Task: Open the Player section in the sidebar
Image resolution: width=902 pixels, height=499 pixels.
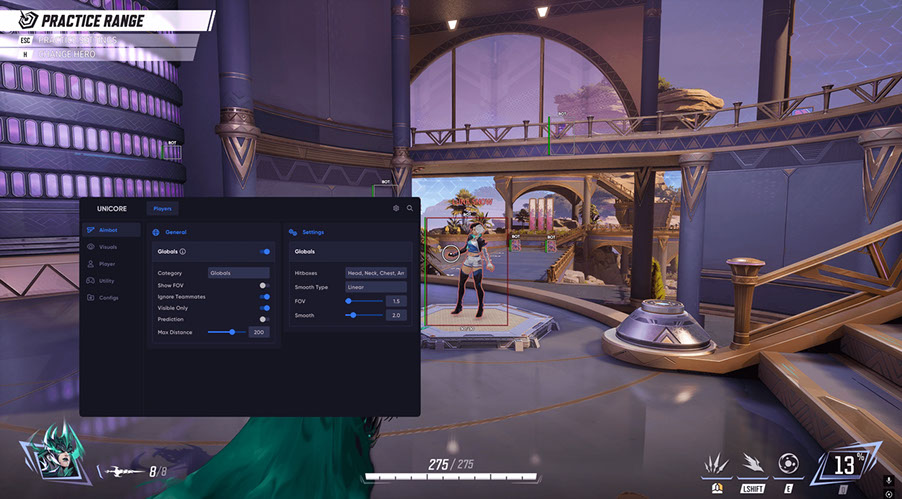Action: tap(107, 264)
